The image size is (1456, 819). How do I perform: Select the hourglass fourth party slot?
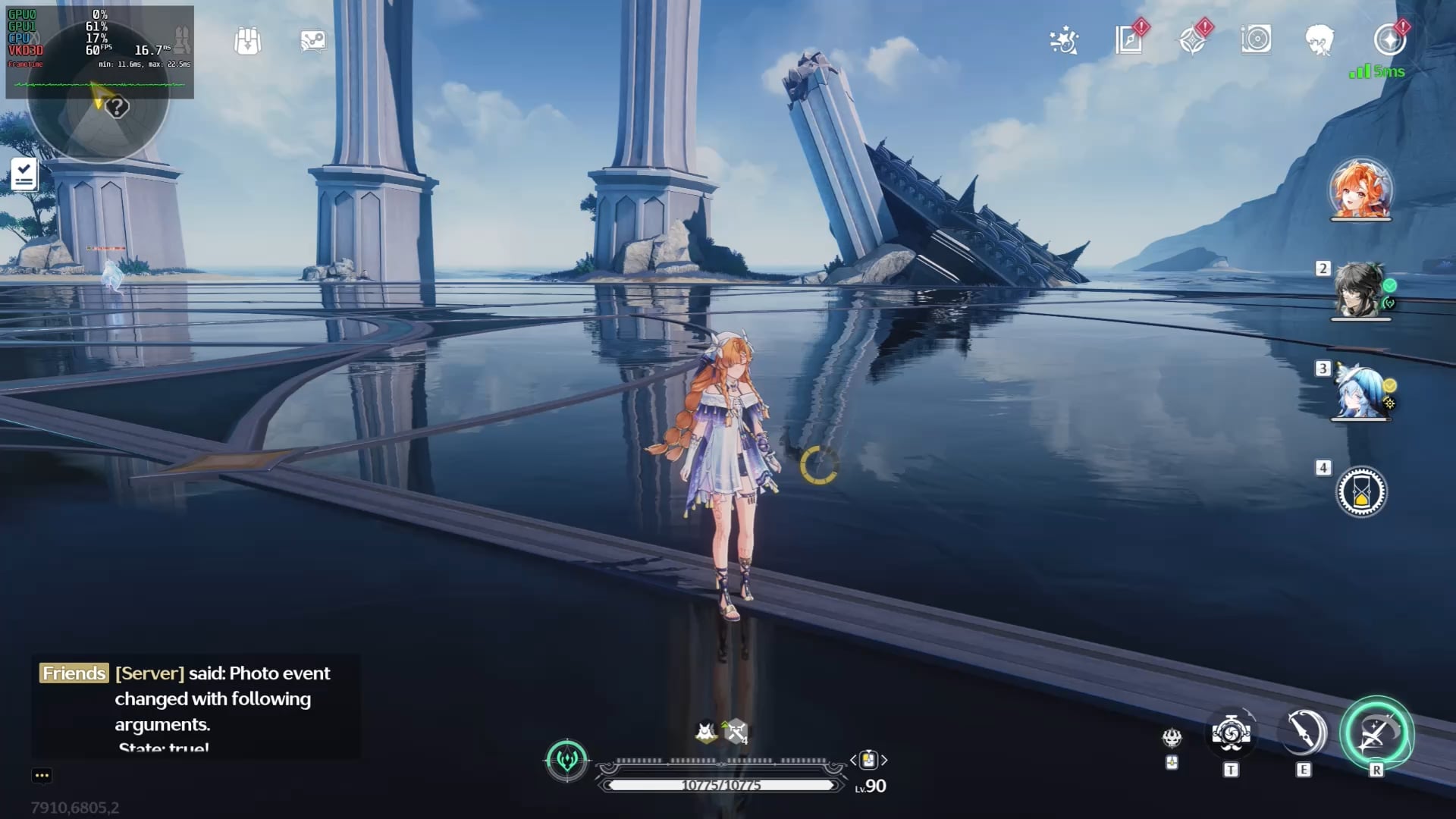point(1361,492)
